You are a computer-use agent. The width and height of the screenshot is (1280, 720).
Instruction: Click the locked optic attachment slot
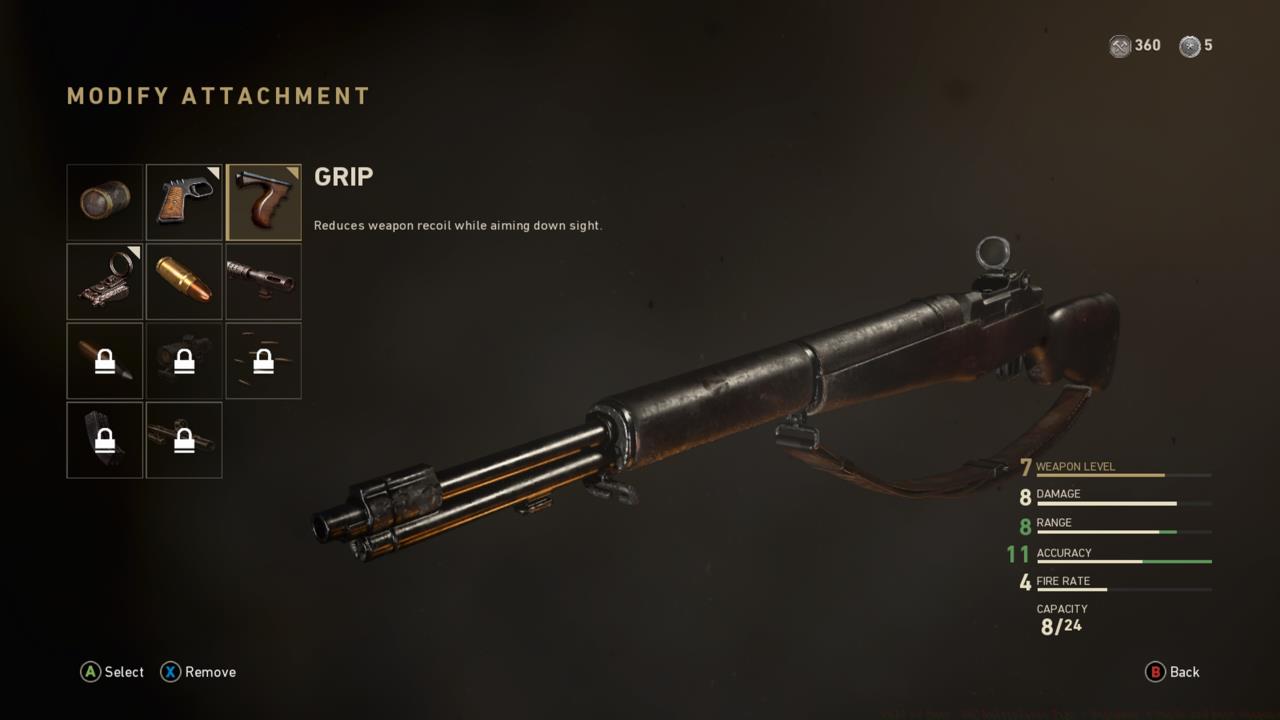(x=184, y=360)
